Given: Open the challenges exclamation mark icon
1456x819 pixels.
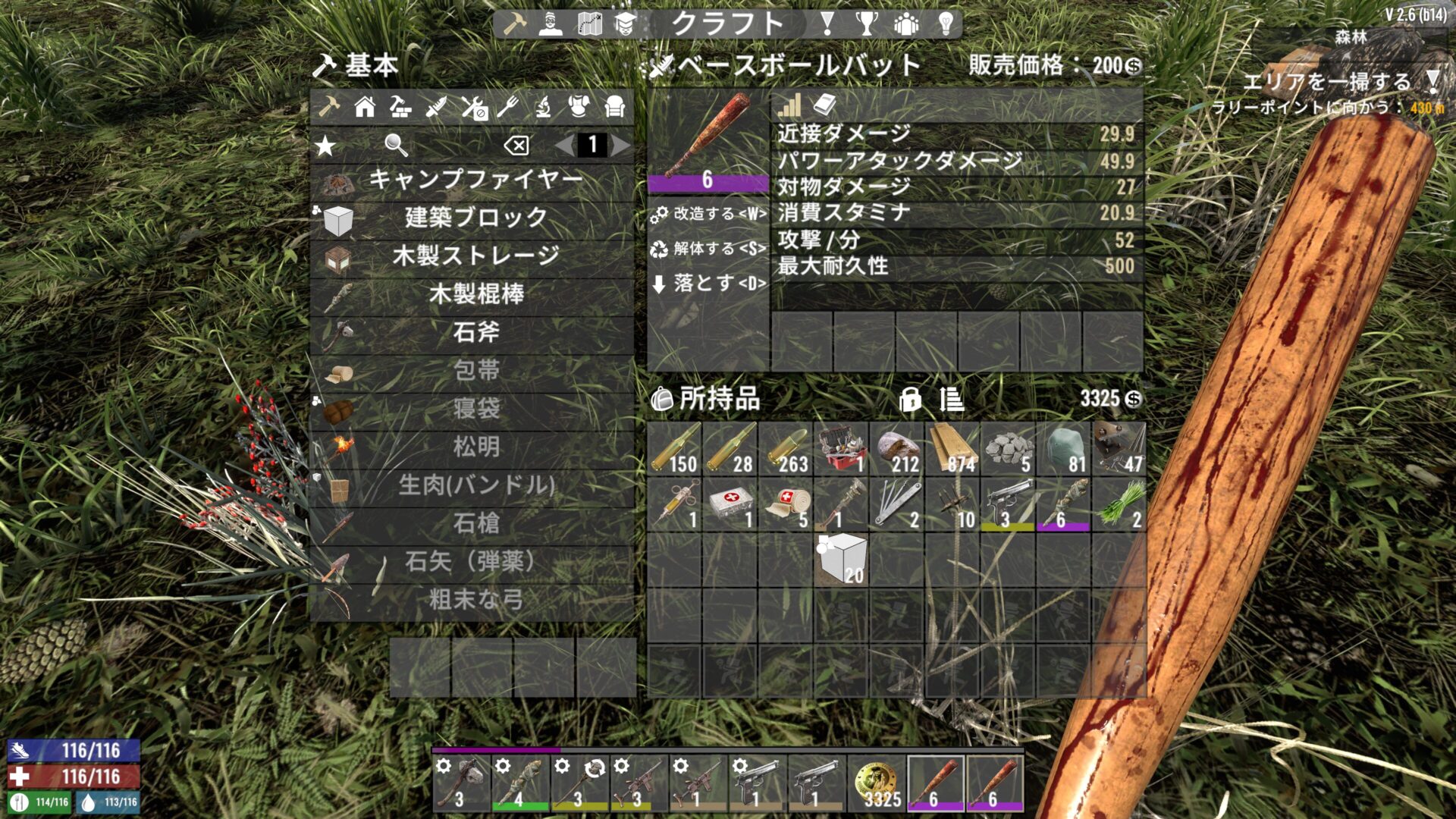Looking at the screenshot, I should coord(827,23).
